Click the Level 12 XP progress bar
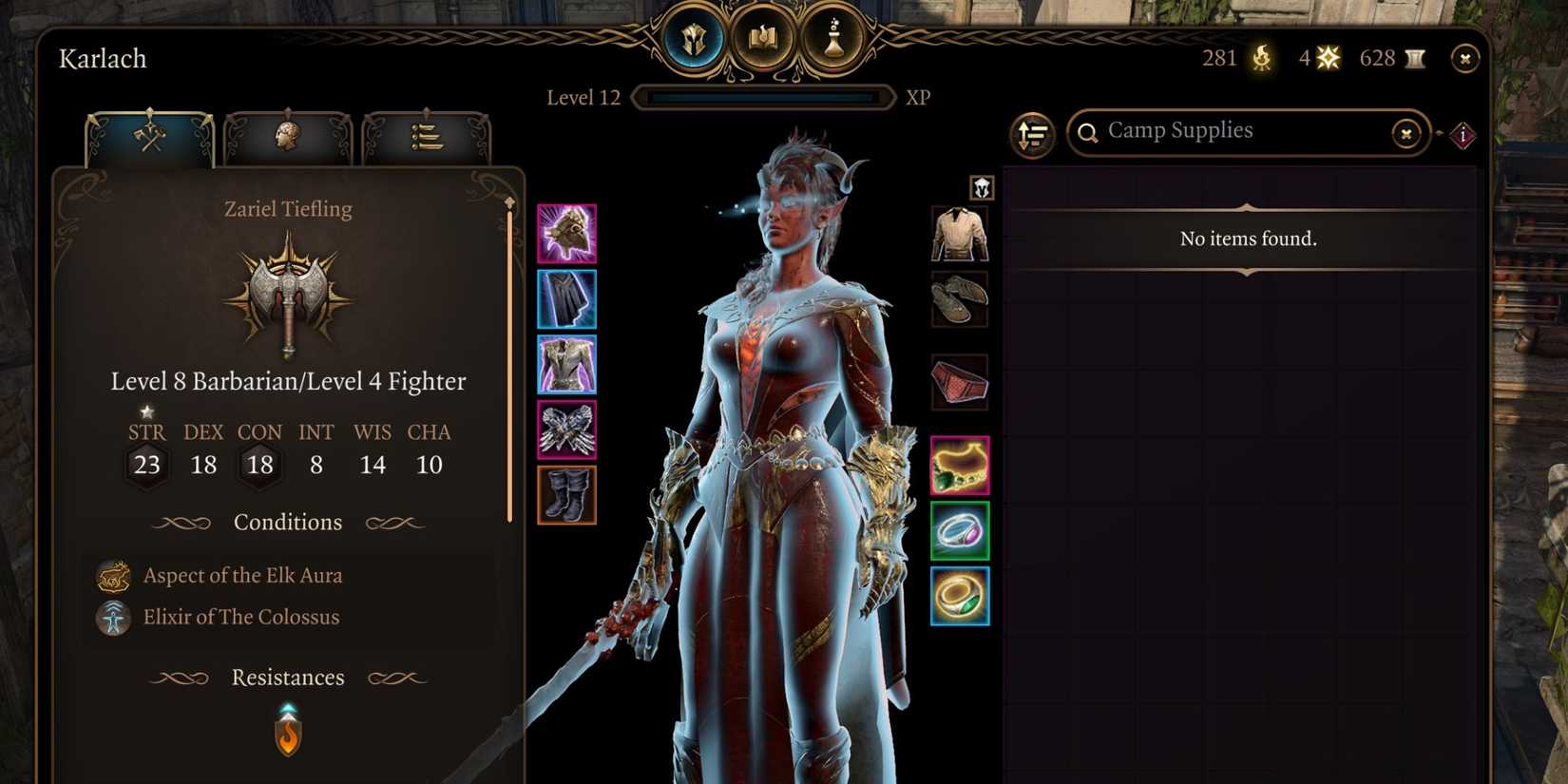This screenshot has height=784, width=1568. click(763, 96)
